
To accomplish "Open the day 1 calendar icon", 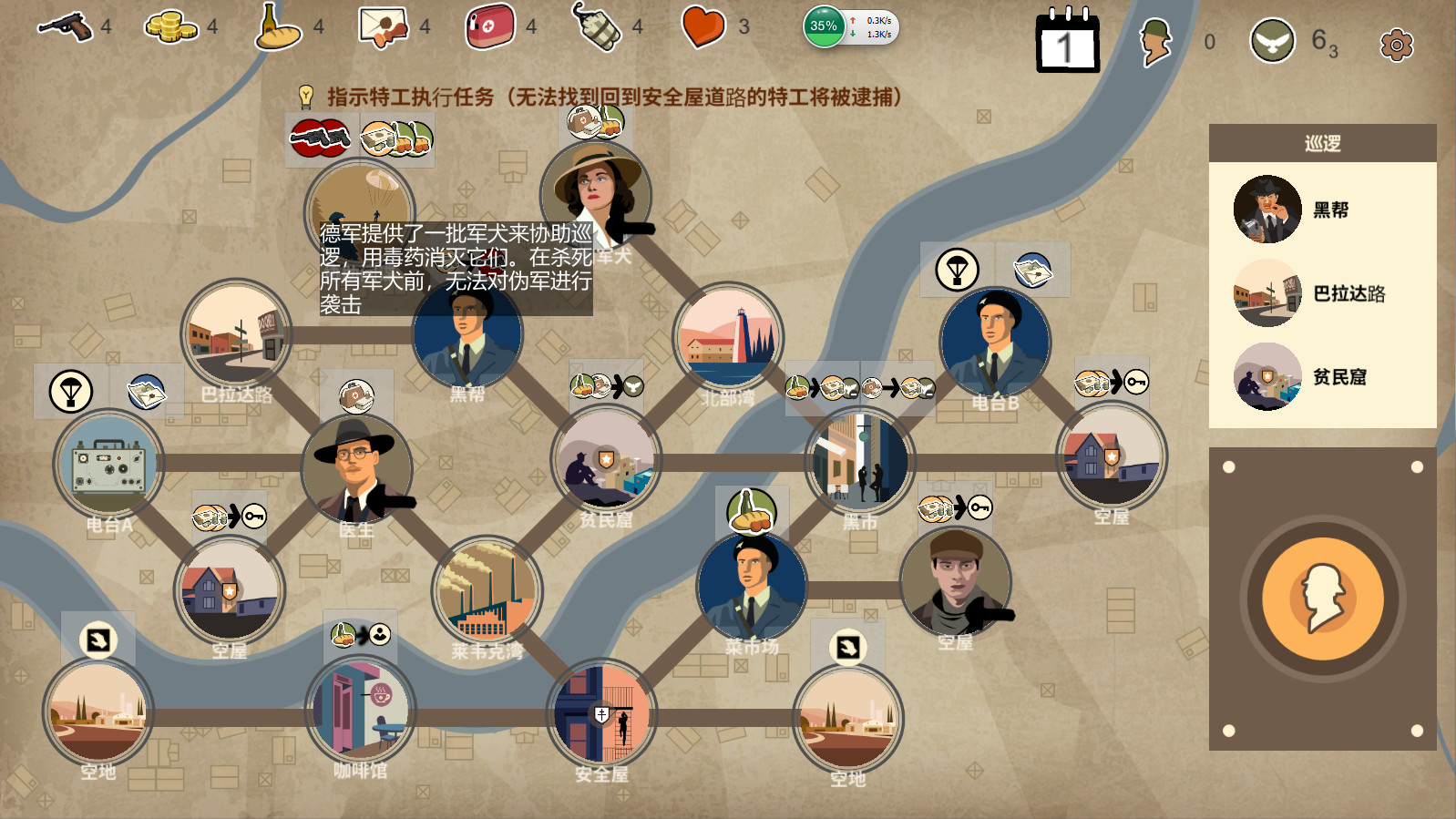I will 1068,41.
